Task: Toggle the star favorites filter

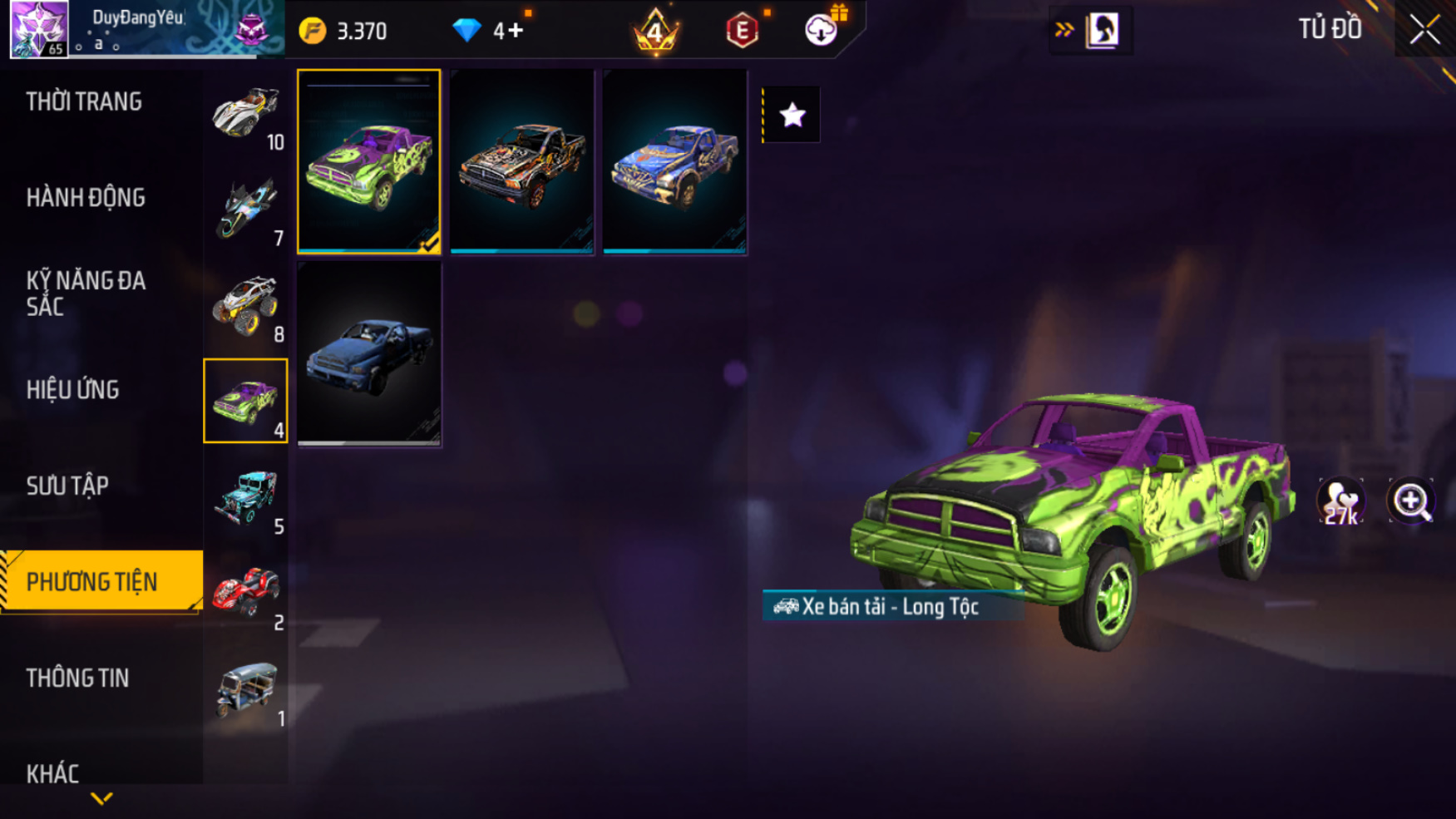Action: point(792,115)
